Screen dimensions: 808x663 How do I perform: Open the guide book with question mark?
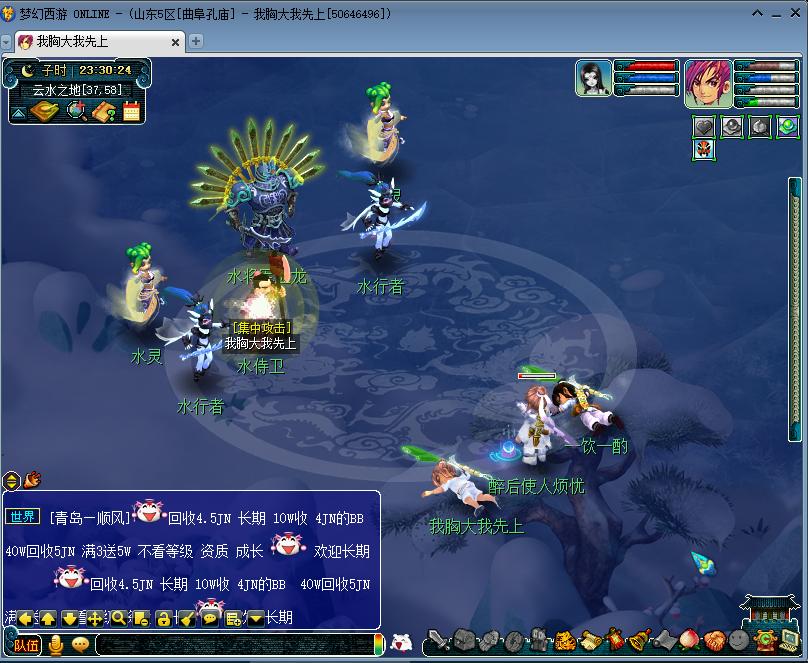click(x=104, y=111)
